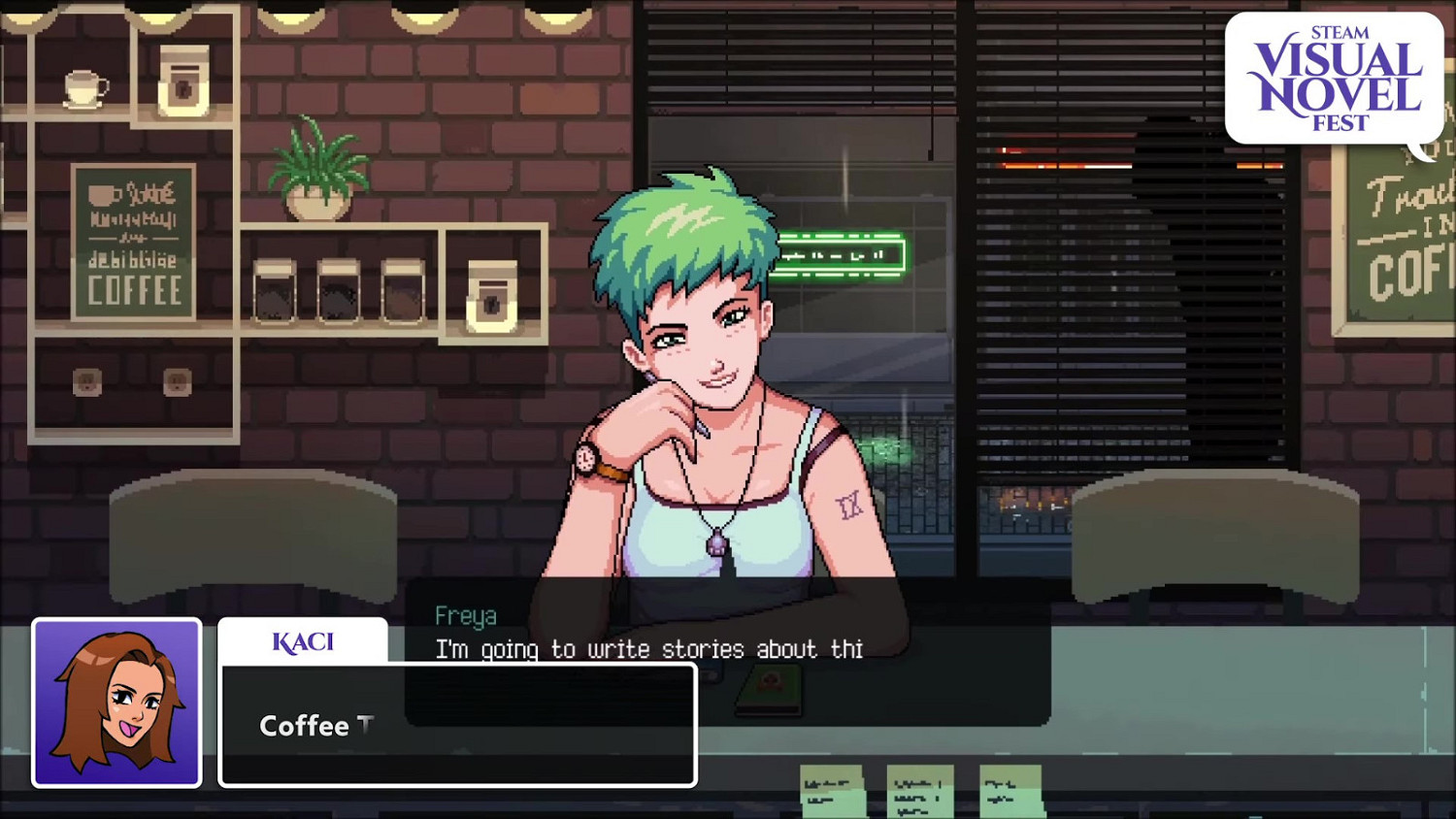This screenshot has width=1456, height=819.
Task: Click the green neon sign in the window
Action: coord(843,252)
